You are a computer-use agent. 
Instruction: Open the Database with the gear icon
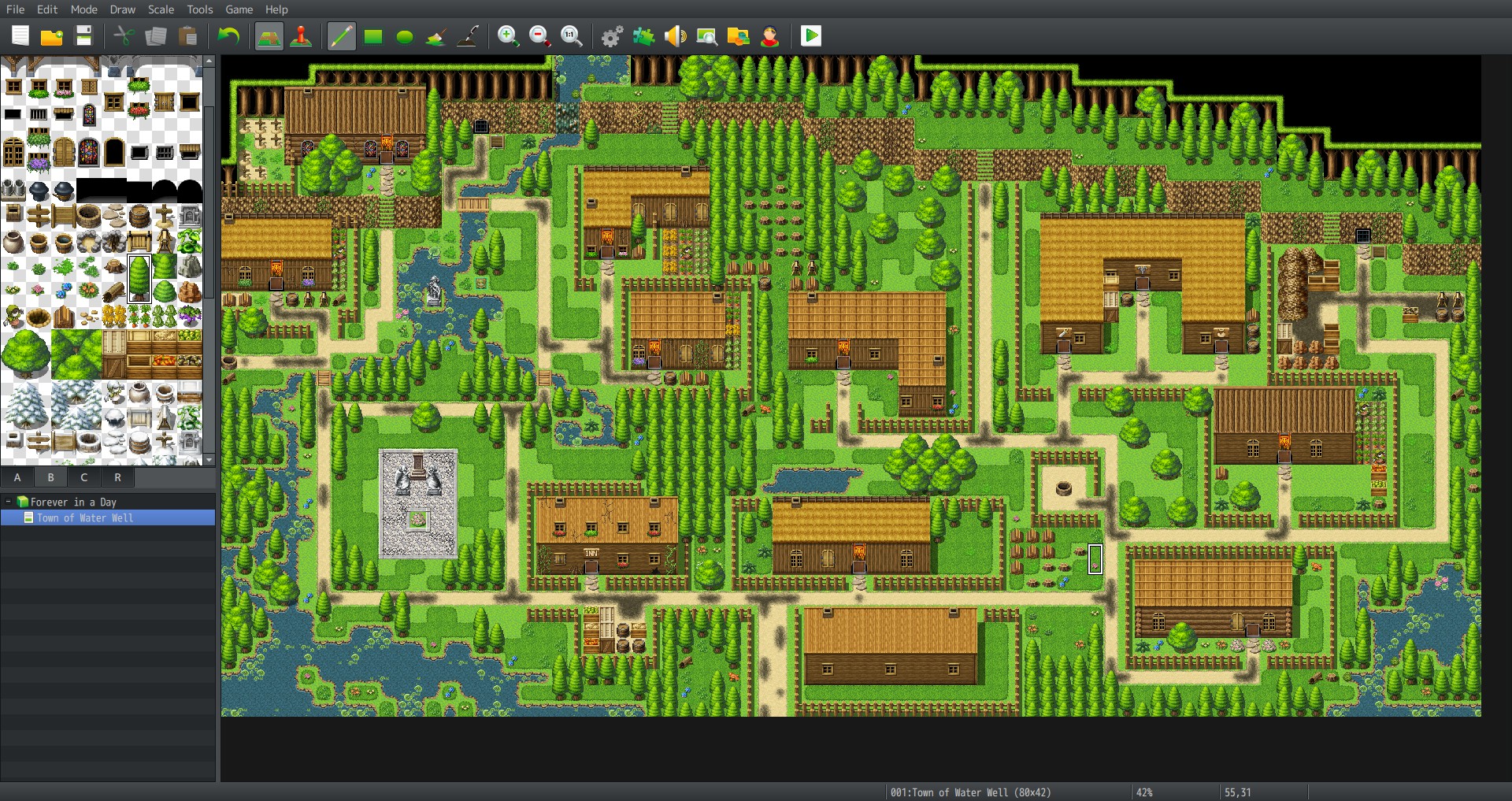610,35
